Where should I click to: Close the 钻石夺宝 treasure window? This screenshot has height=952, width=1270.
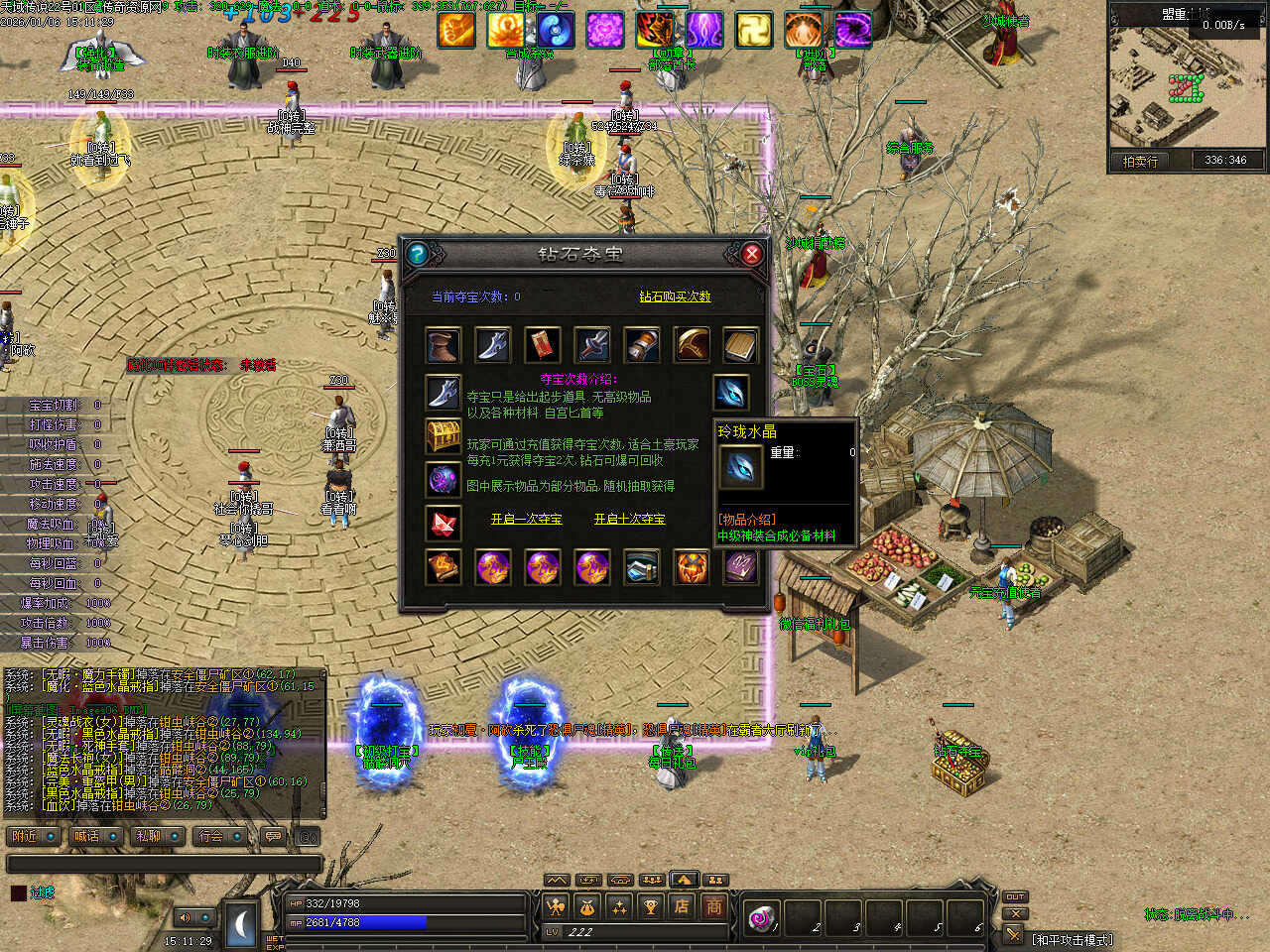click(751, 254)
